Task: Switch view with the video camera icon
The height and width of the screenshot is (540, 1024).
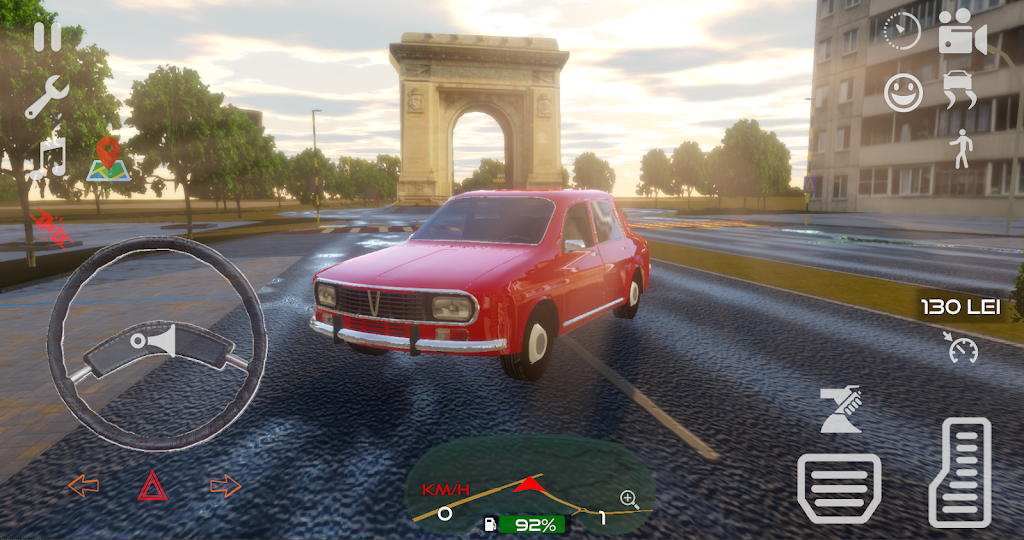Action: [962, 36]
